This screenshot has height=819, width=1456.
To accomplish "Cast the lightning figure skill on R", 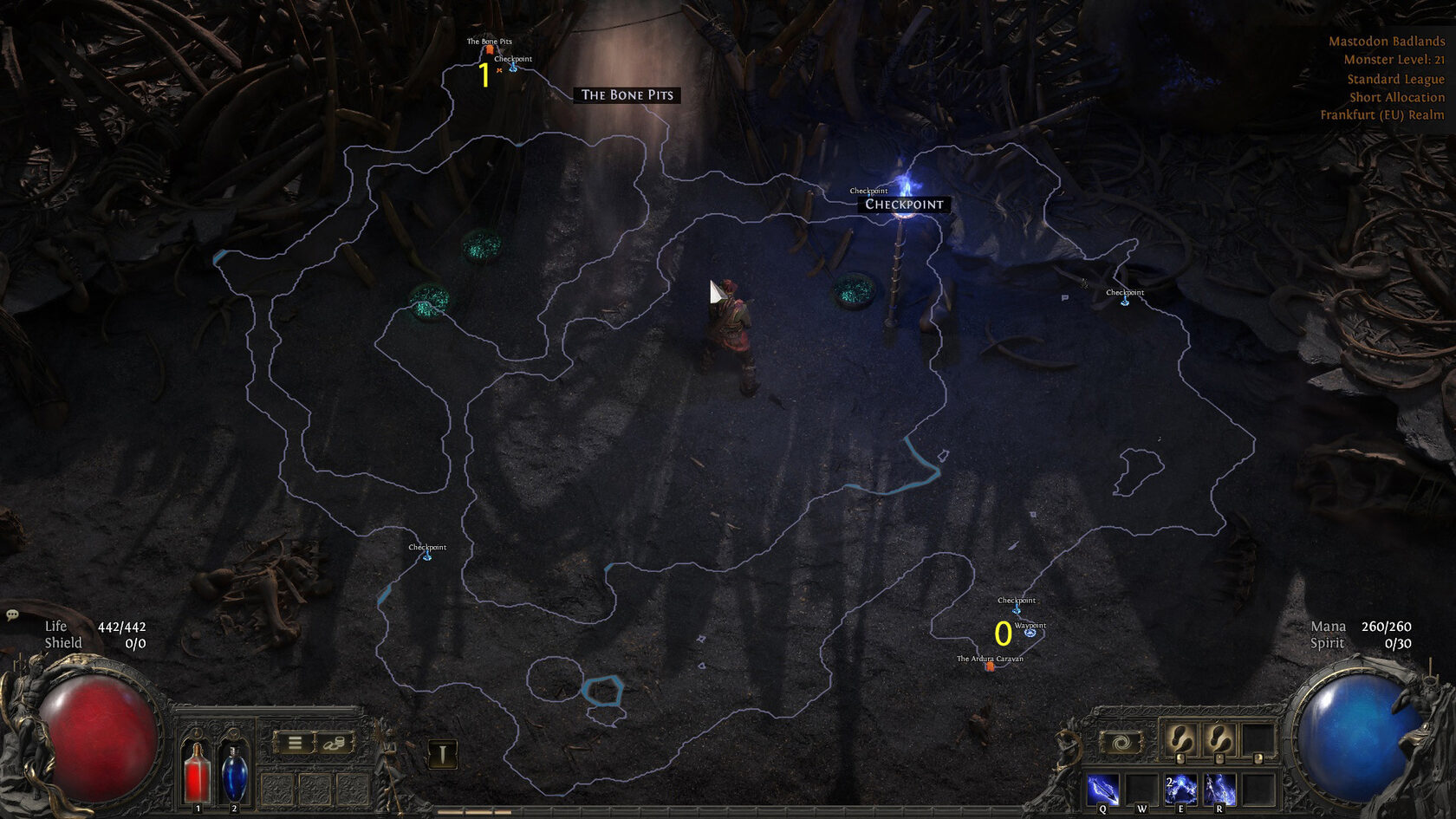I will tap(1219, 790).
